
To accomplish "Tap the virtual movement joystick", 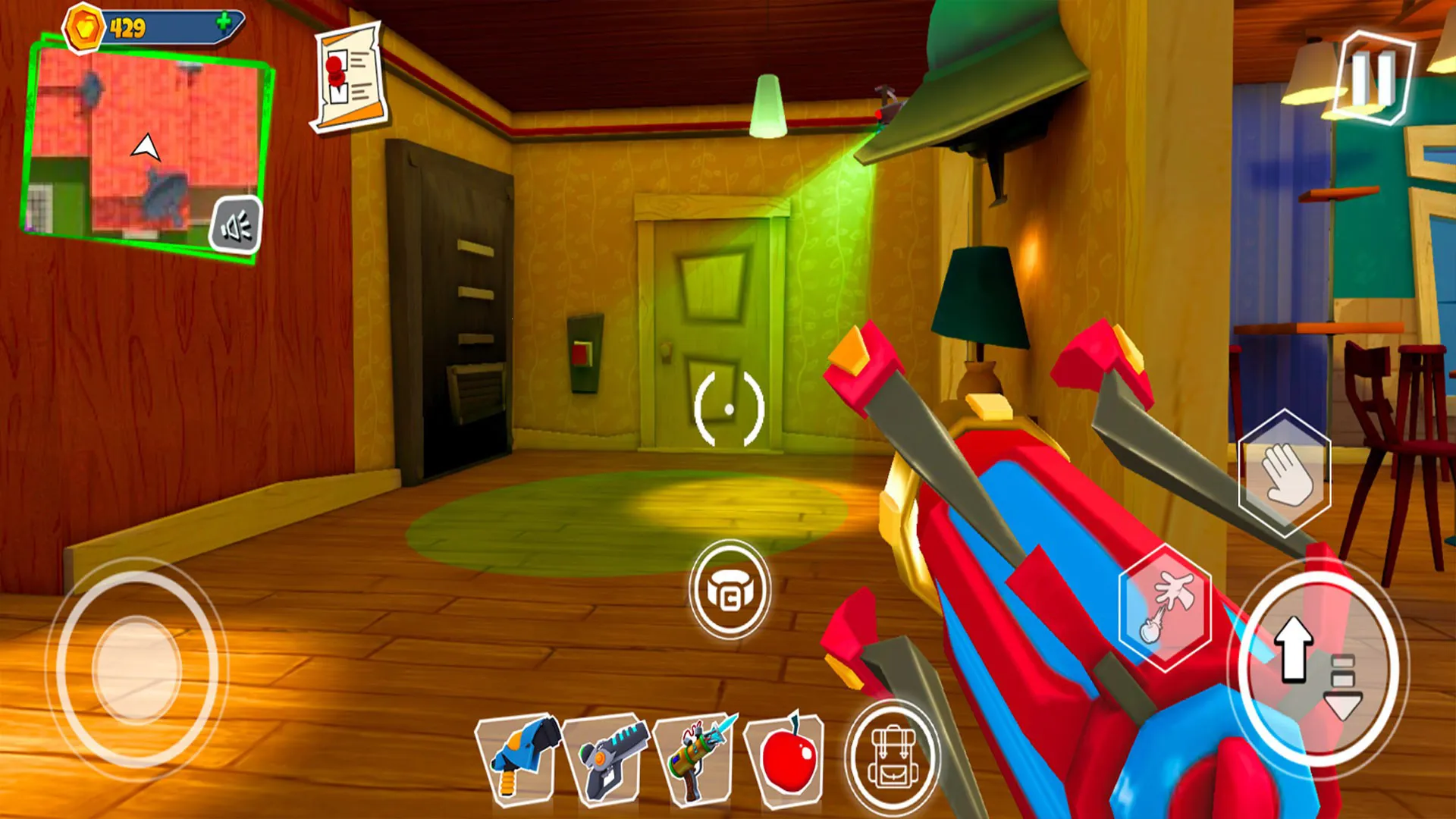I will coord(137,669).
